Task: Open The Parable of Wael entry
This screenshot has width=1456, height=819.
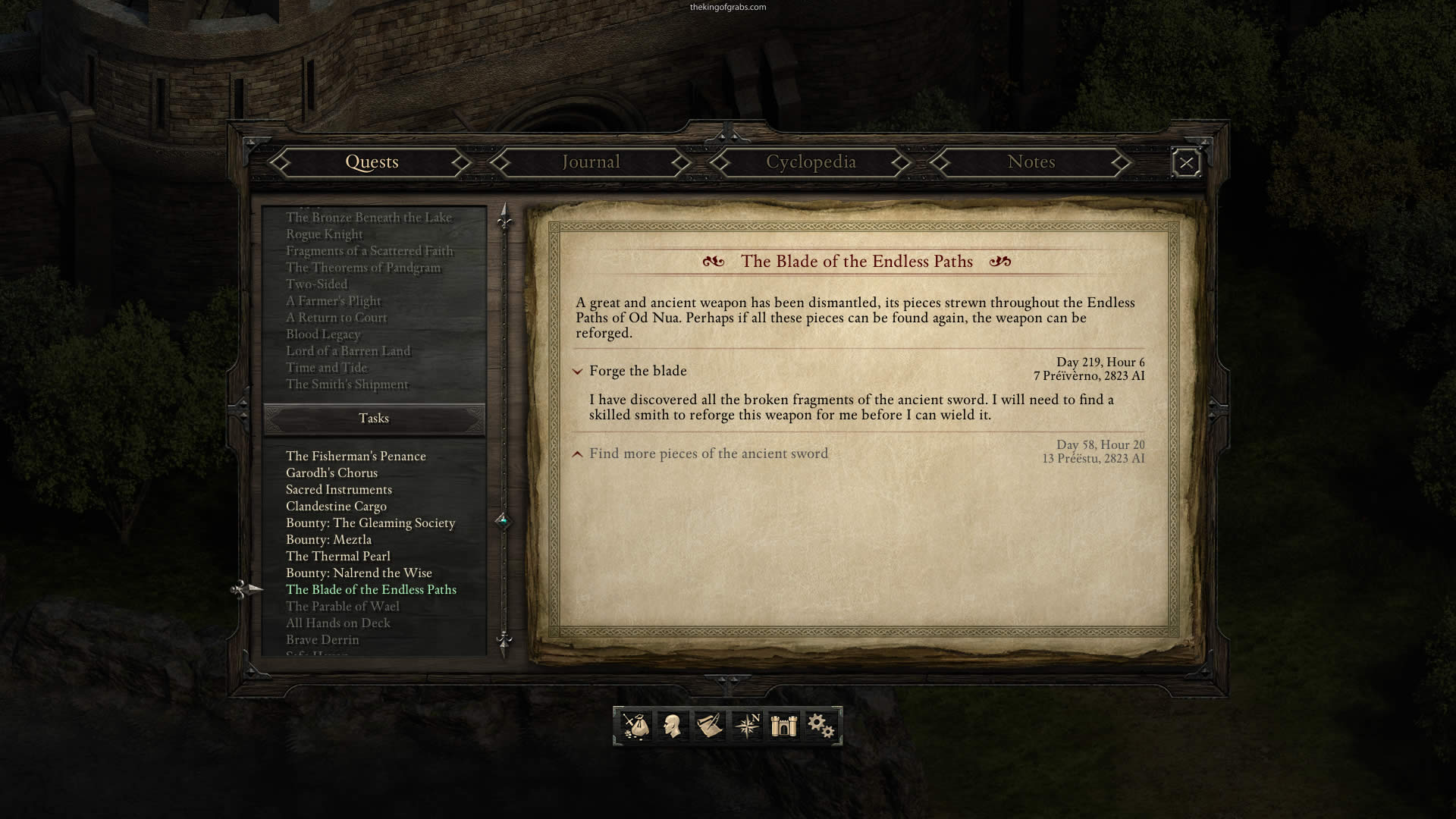Action: (x=342, y=606)
